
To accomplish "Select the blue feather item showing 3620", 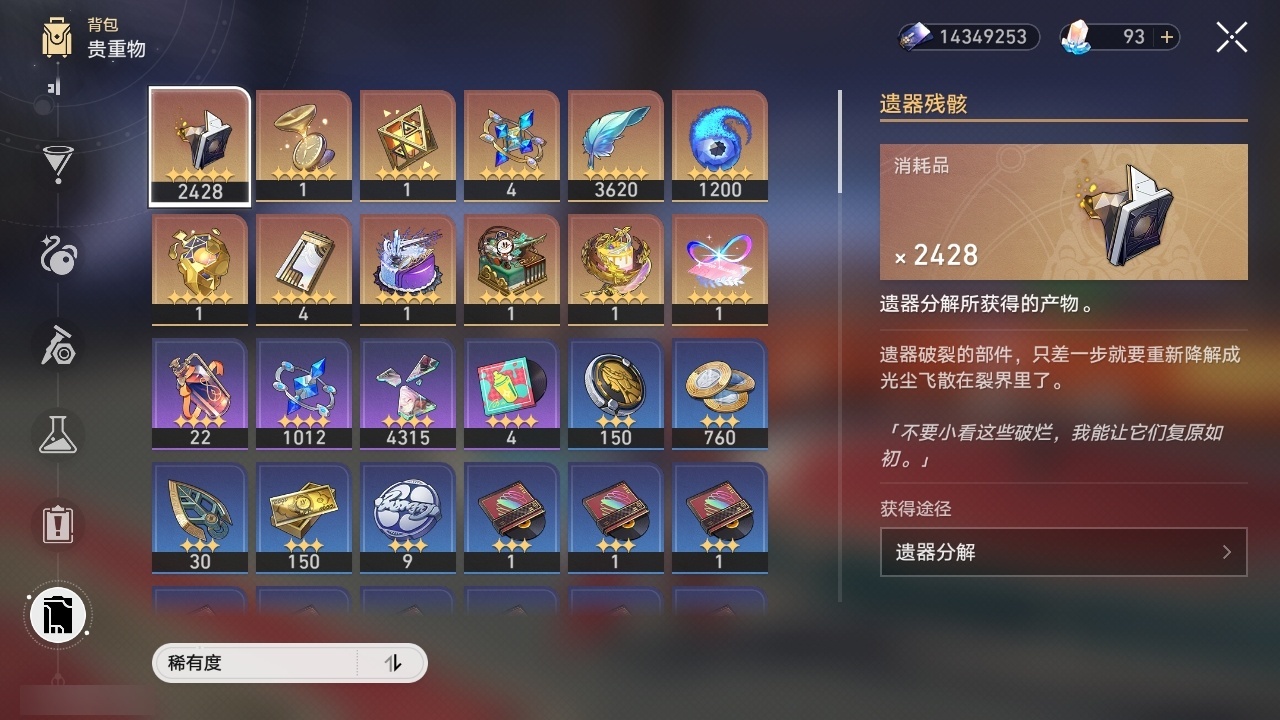I will click(615, 146).
